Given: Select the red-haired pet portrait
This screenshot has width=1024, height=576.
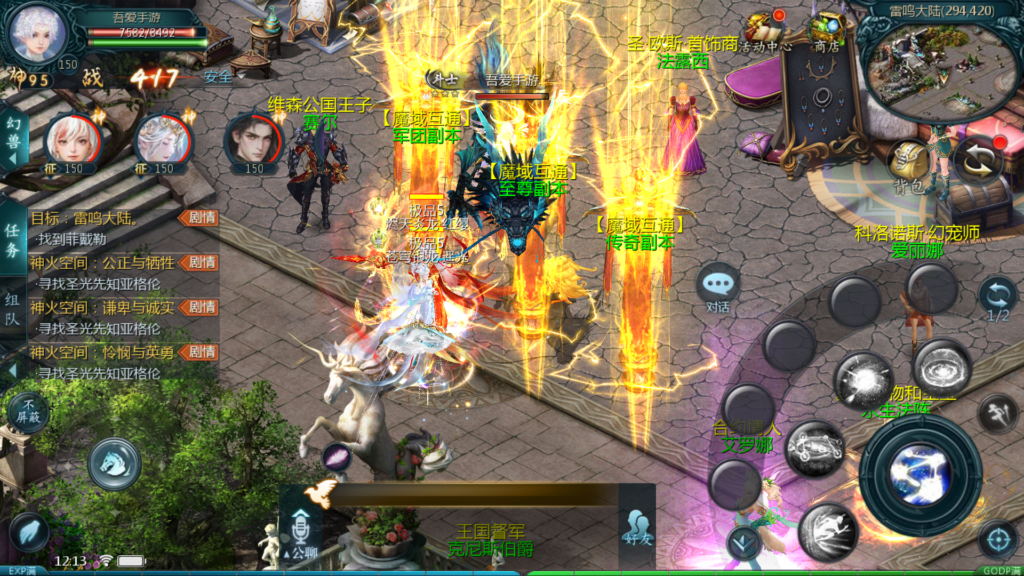Looking at the screenshot, I should click(71, 142).
